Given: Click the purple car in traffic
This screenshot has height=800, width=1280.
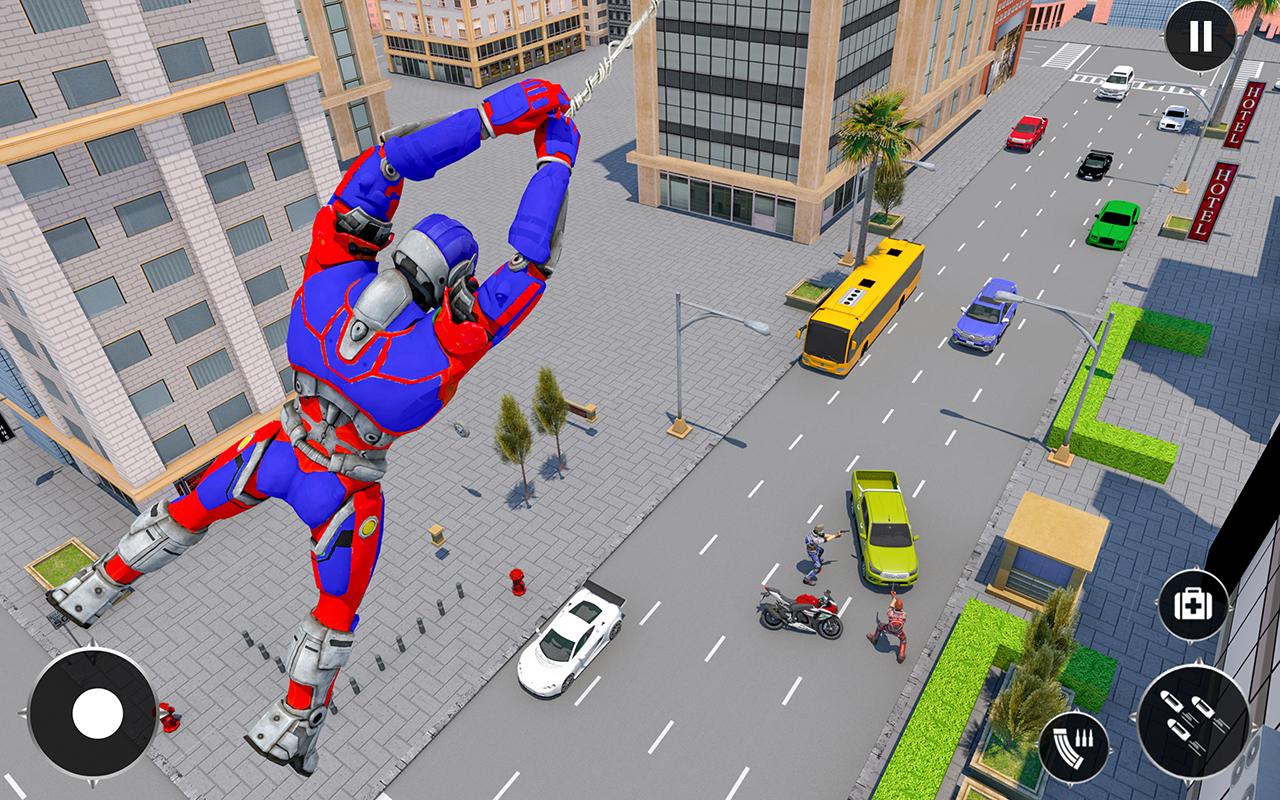Looking at the screenshot, I should point(985,315).
